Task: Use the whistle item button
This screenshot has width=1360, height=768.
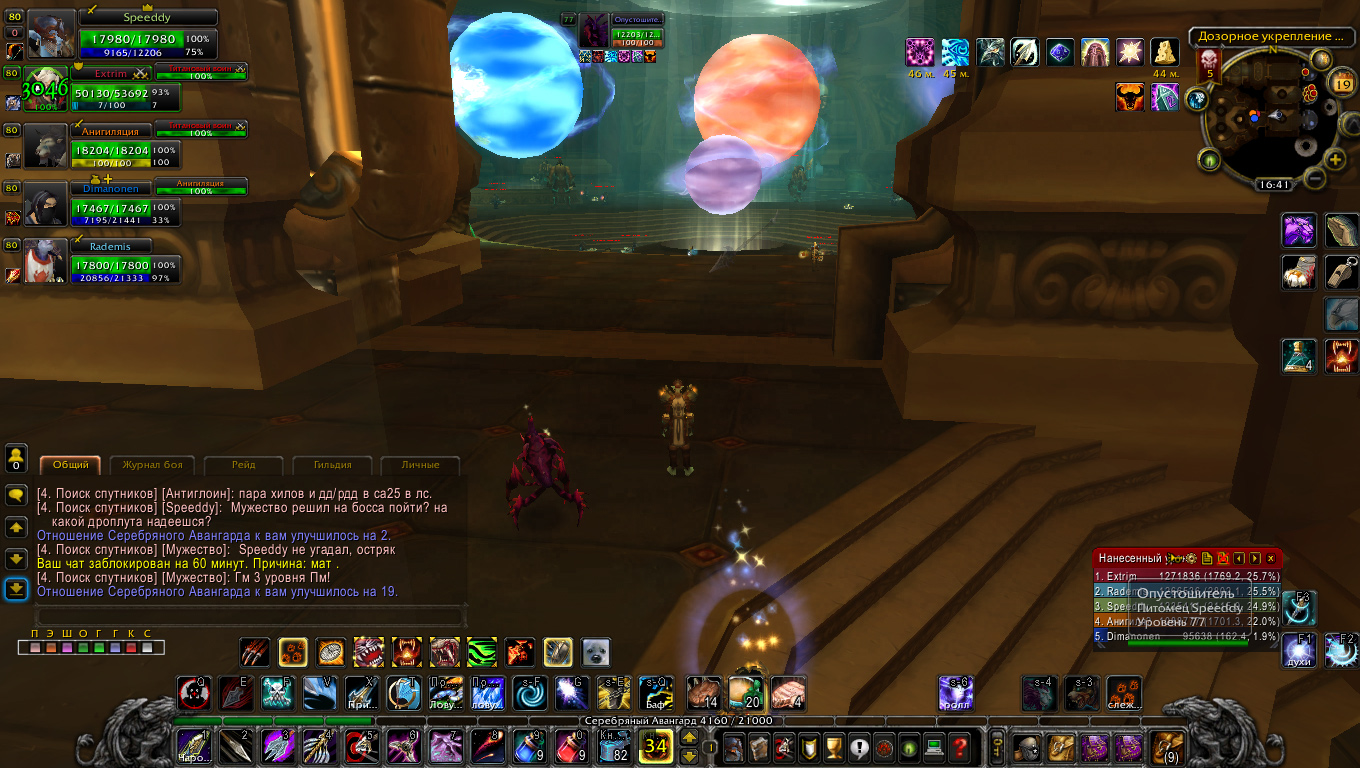Action: click(x=1341, y=271)
